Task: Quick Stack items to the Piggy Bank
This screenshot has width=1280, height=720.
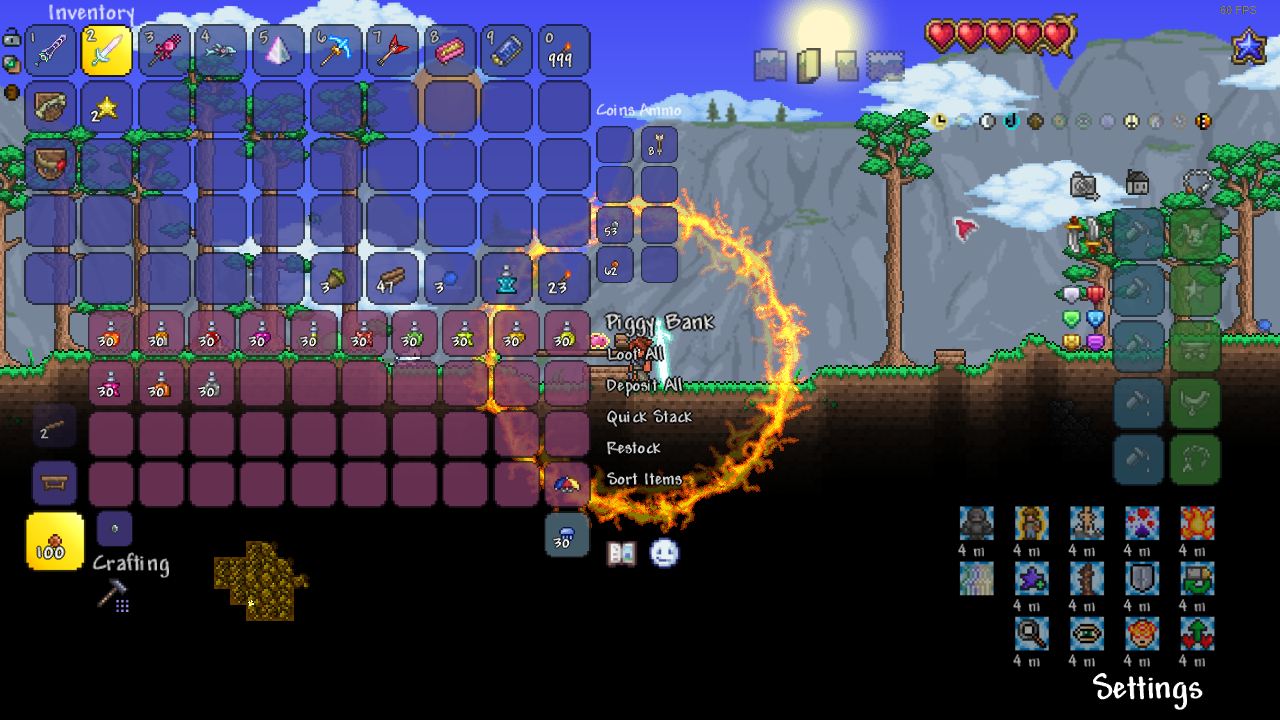Action: pos(649,417)
